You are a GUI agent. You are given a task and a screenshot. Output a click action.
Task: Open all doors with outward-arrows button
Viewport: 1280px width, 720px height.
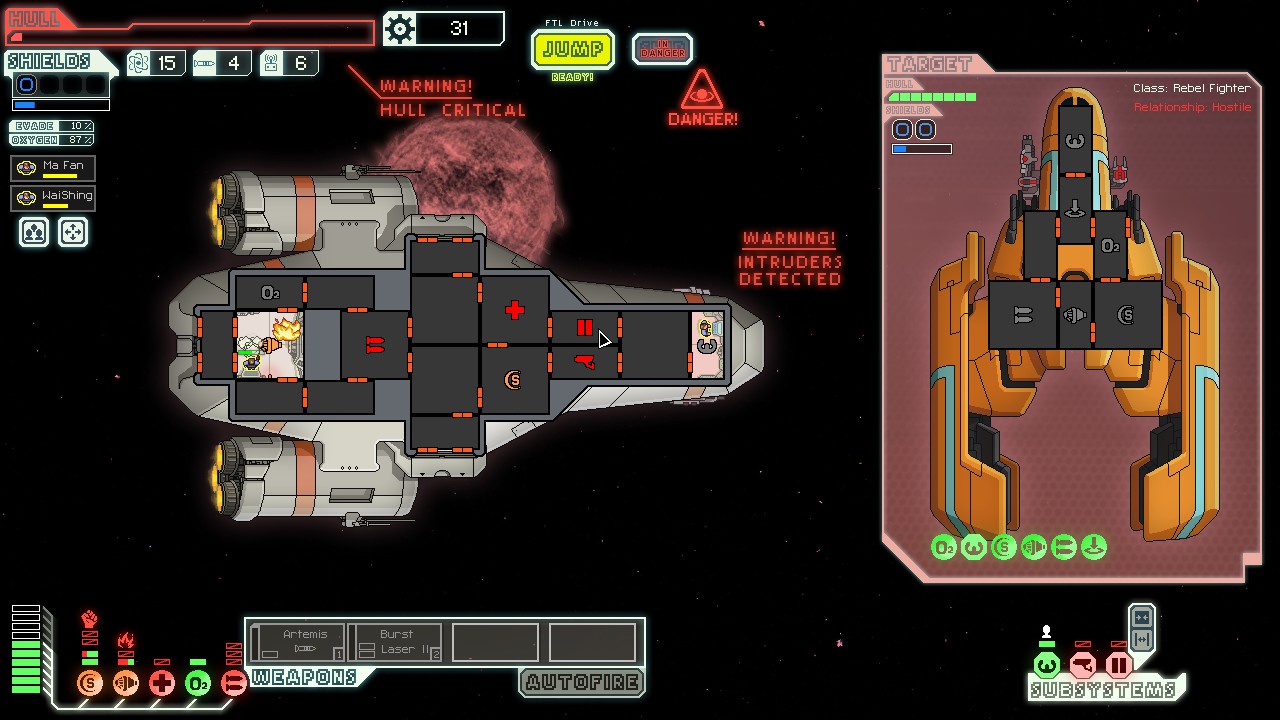click(x=1142, y=640)
